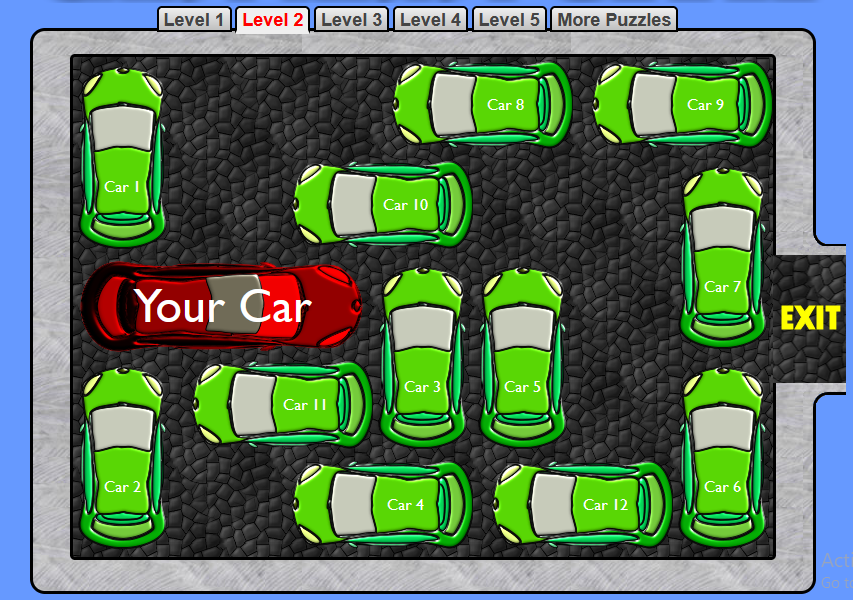This screenshot has height=600, width=853.
Task: Select green Car 6
Action: coord(722,457)
